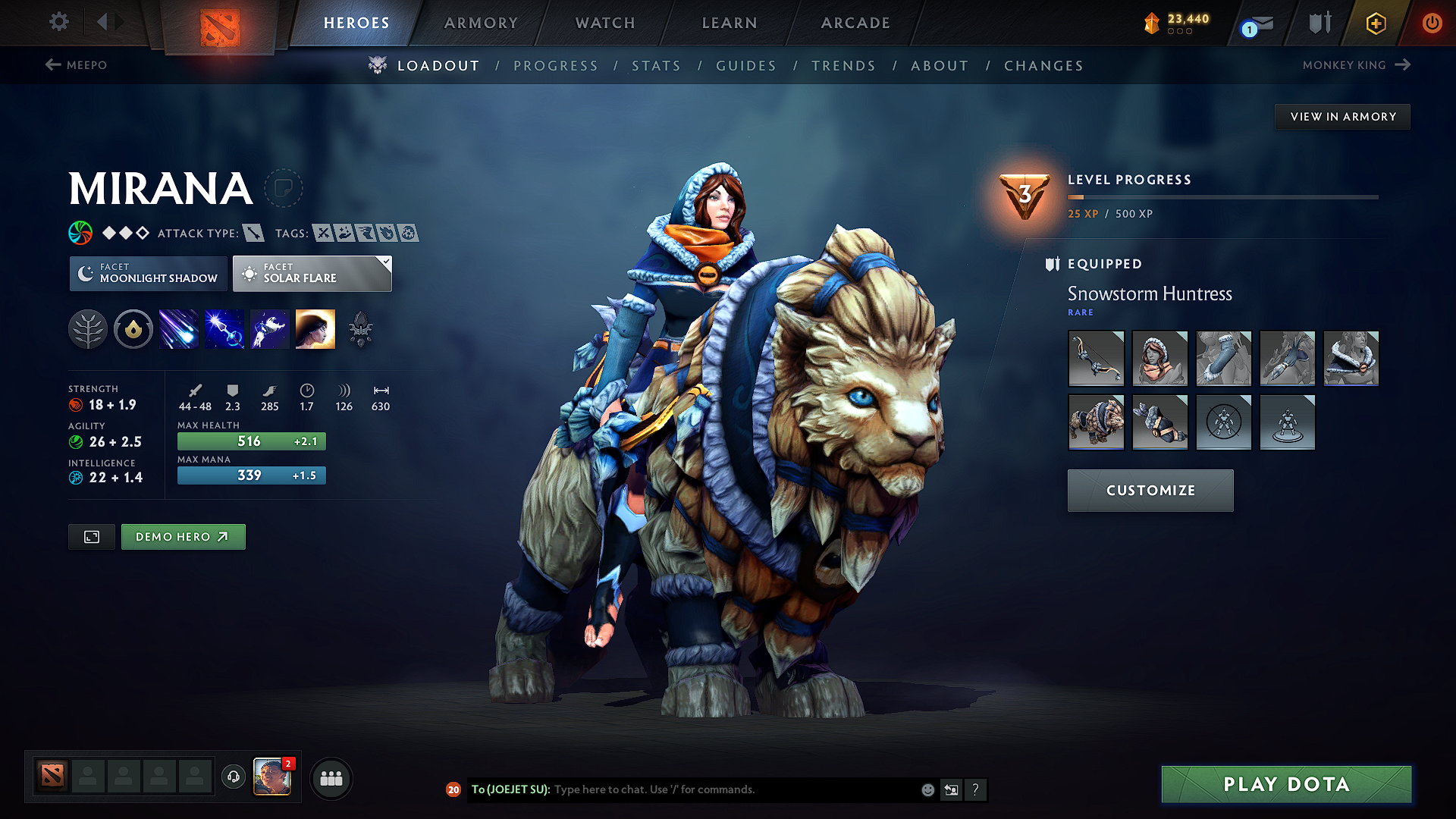Expand the full-screen hero preview icon
This screenshot has height=819, width=1456.
[x=91, y=536]
